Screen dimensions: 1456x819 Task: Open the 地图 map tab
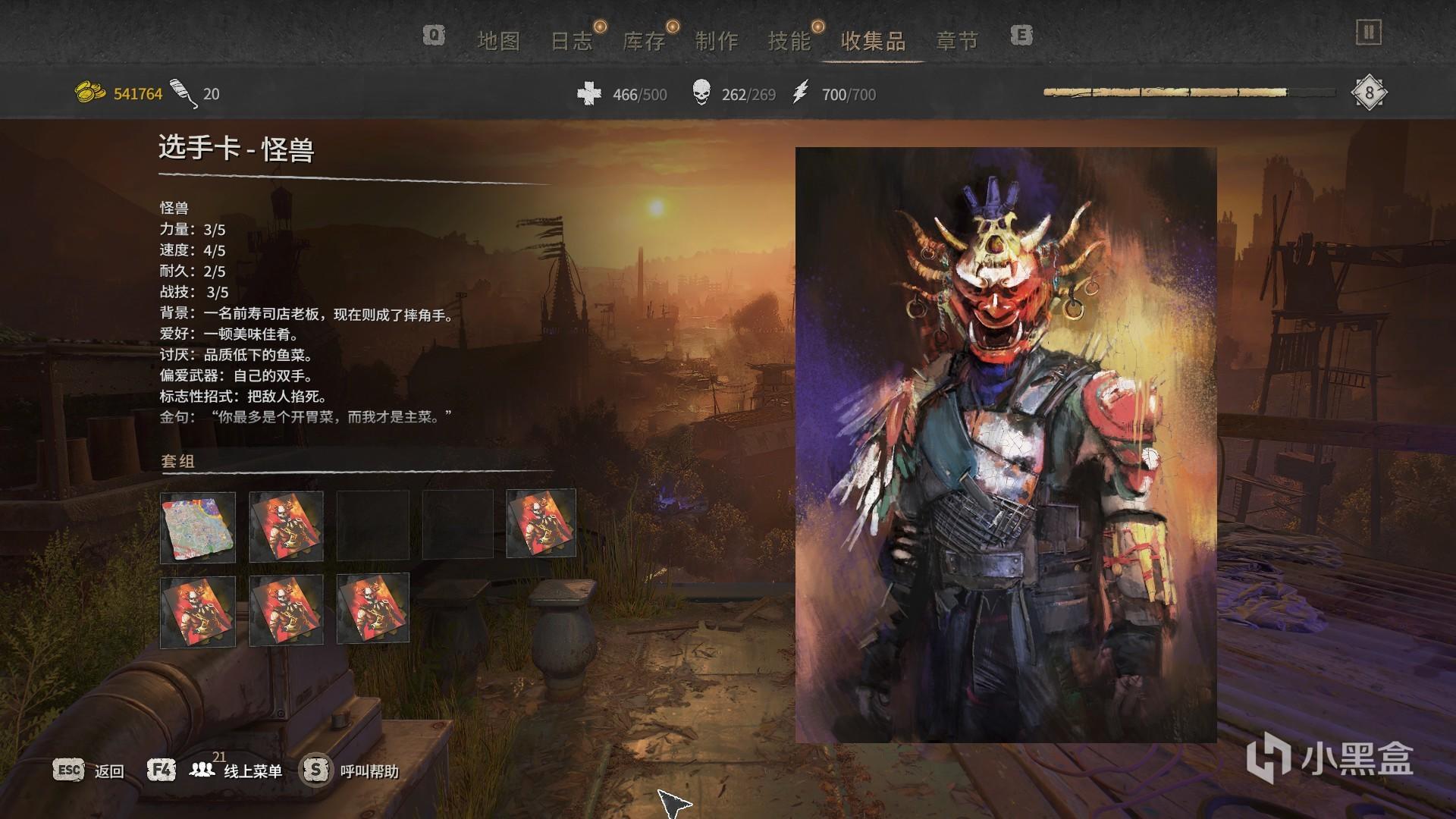coord(498,41)
